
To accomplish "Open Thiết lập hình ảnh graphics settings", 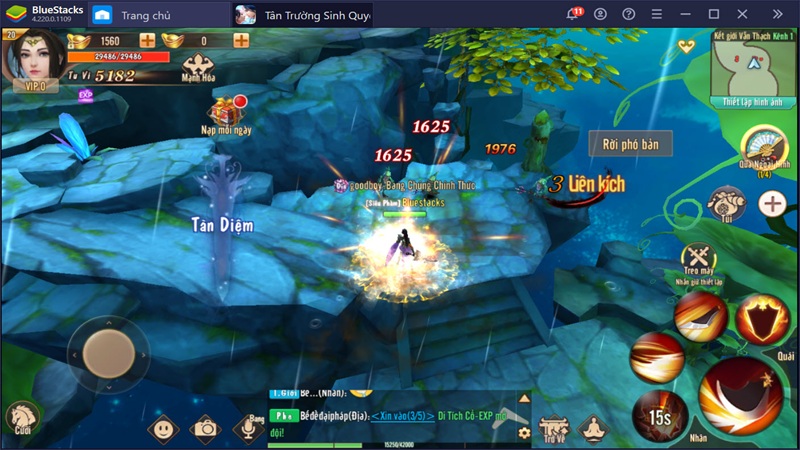I will point(751,102).
